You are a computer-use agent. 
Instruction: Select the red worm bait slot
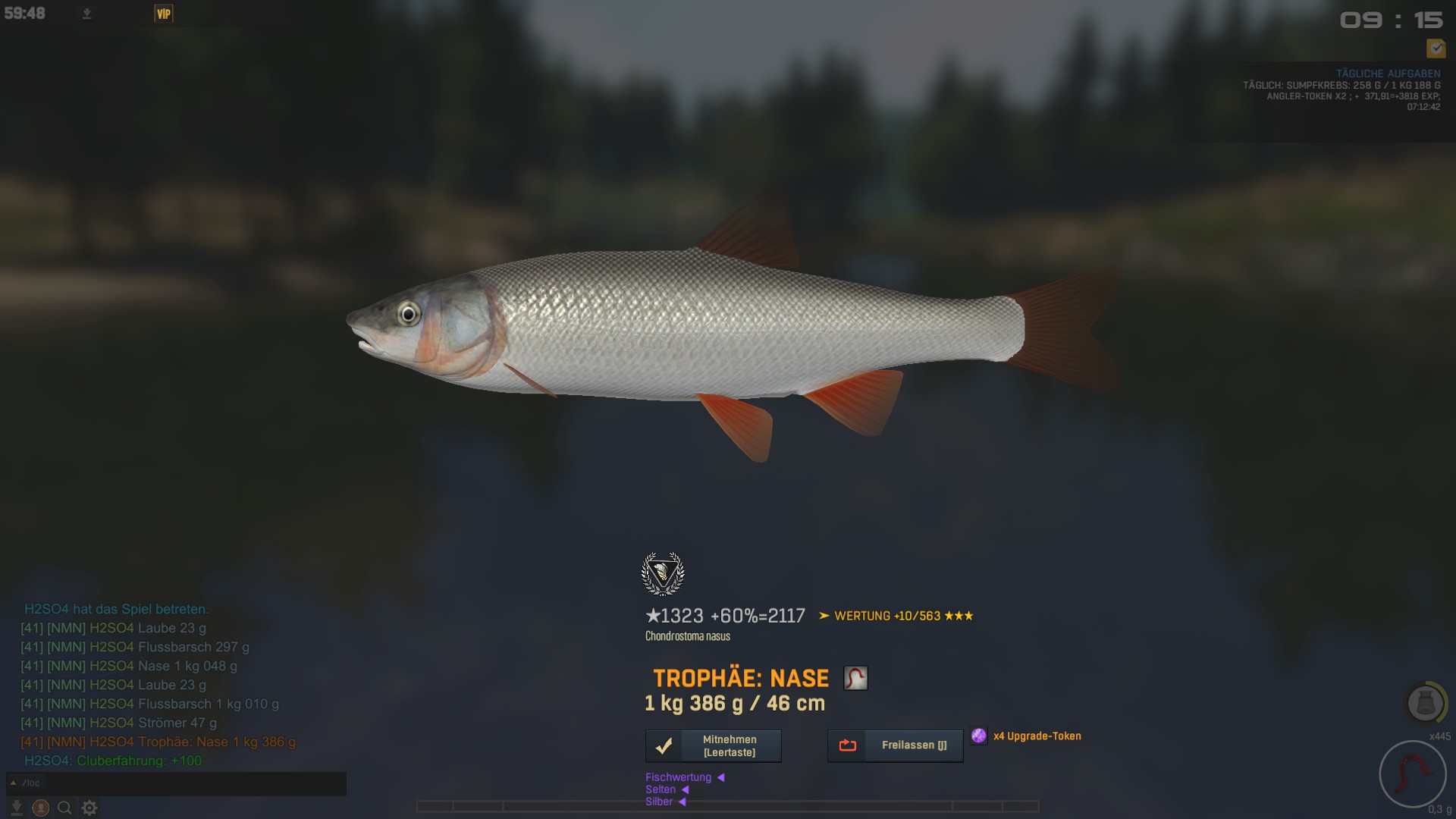[x=1412, y=775]
